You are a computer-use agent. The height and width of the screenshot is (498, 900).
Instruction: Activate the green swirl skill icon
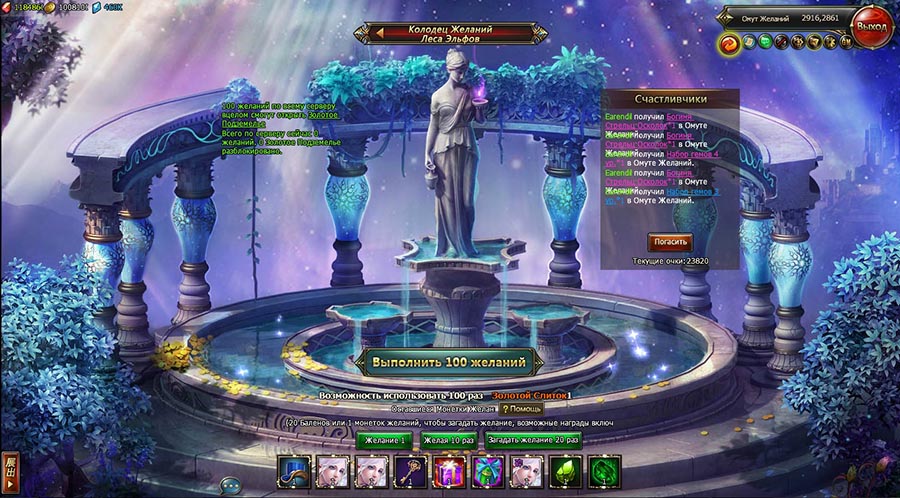pos(604,471)
